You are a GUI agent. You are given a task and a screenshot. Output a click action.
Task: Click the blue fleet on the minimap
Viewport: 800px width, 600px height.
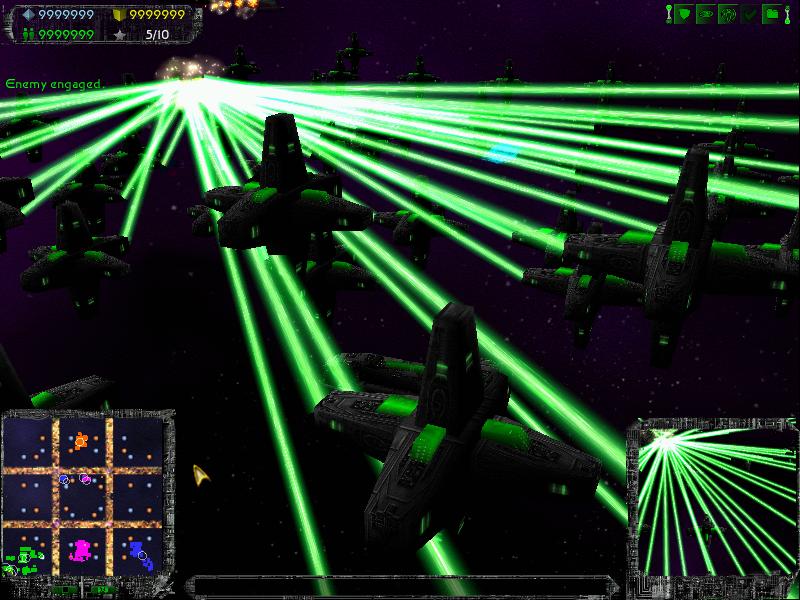coord(137,550)
